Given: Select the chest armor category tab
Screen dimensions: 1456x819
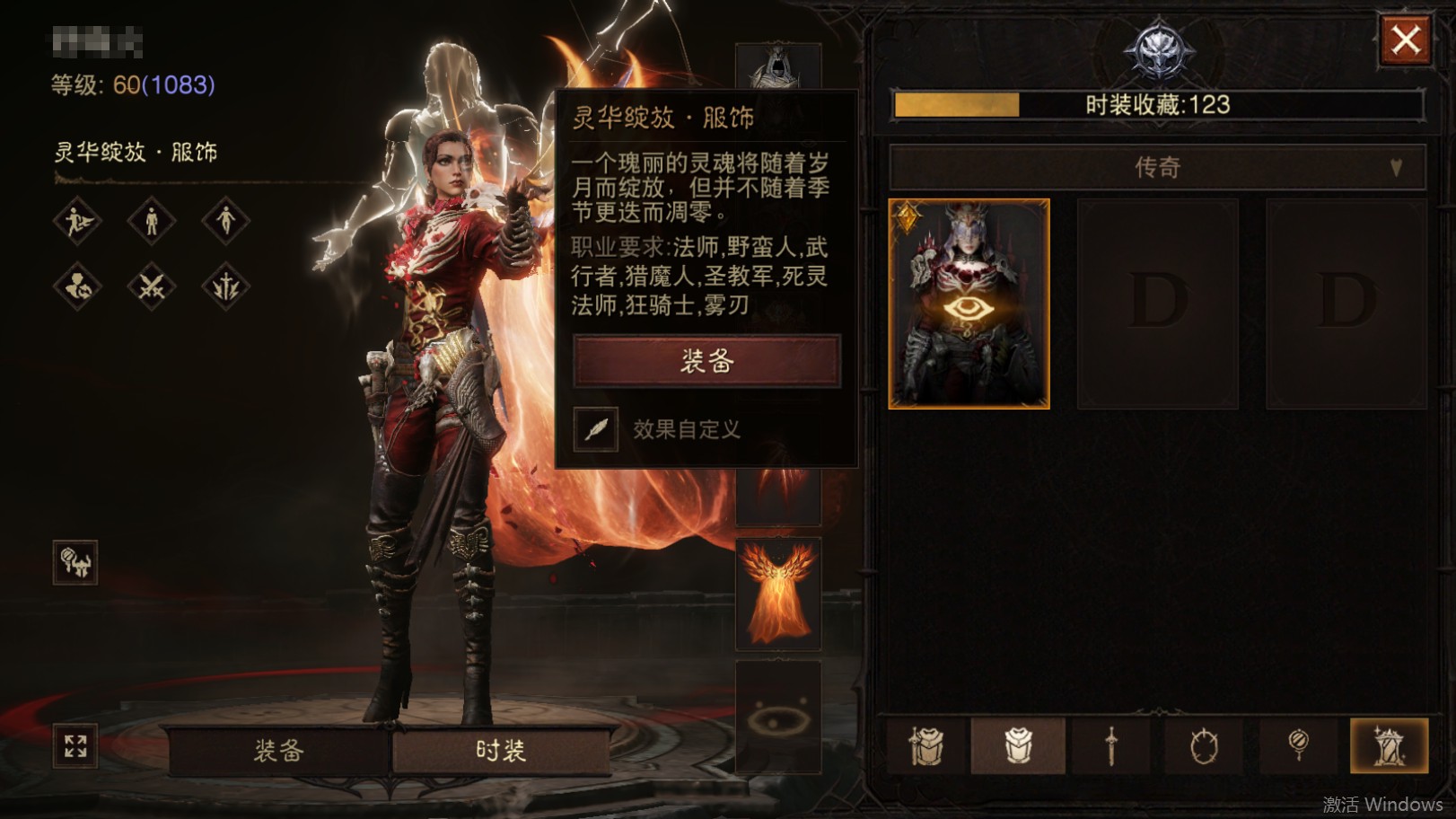Looking at the screenshot, I should [x=1018, y=745].
